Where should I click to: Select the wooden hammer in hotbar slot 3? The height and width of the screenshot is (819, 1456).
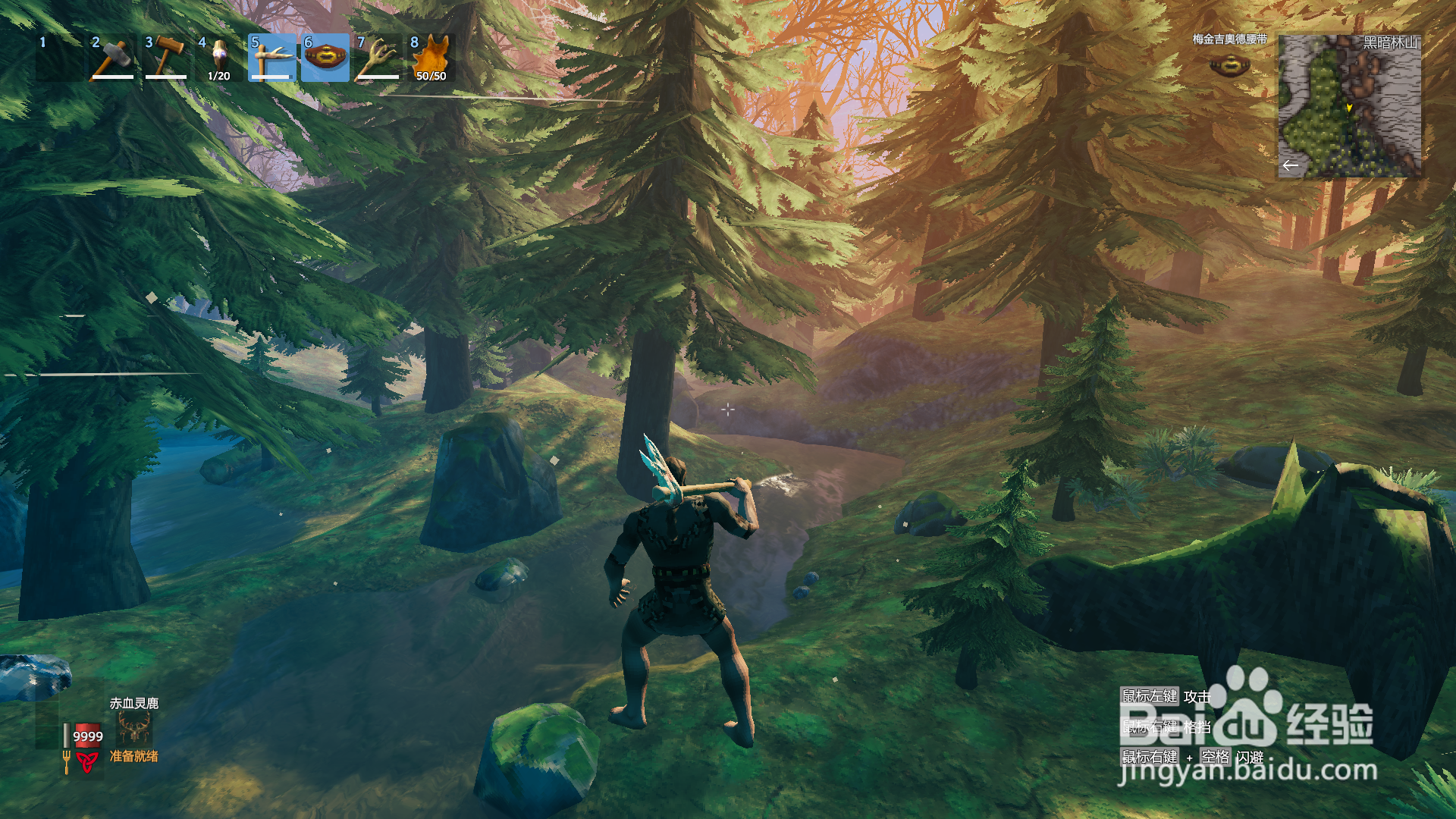click(166, 57)
